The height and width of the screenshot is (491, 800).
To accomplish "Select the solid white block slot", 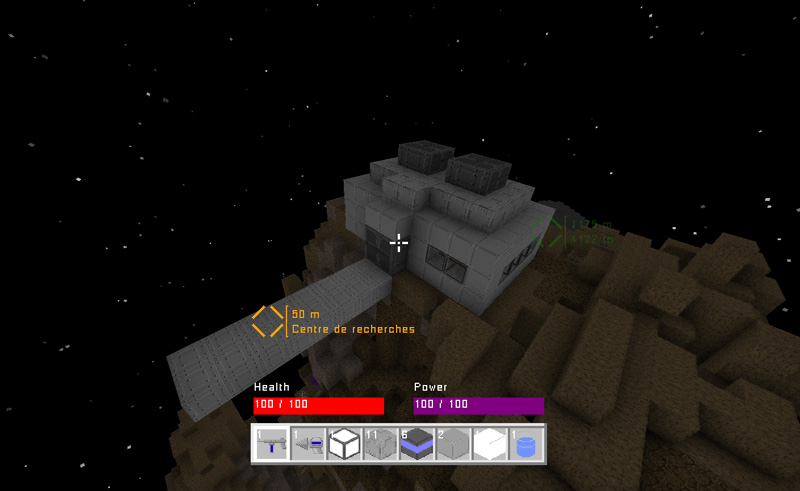I will pos(489,443).
